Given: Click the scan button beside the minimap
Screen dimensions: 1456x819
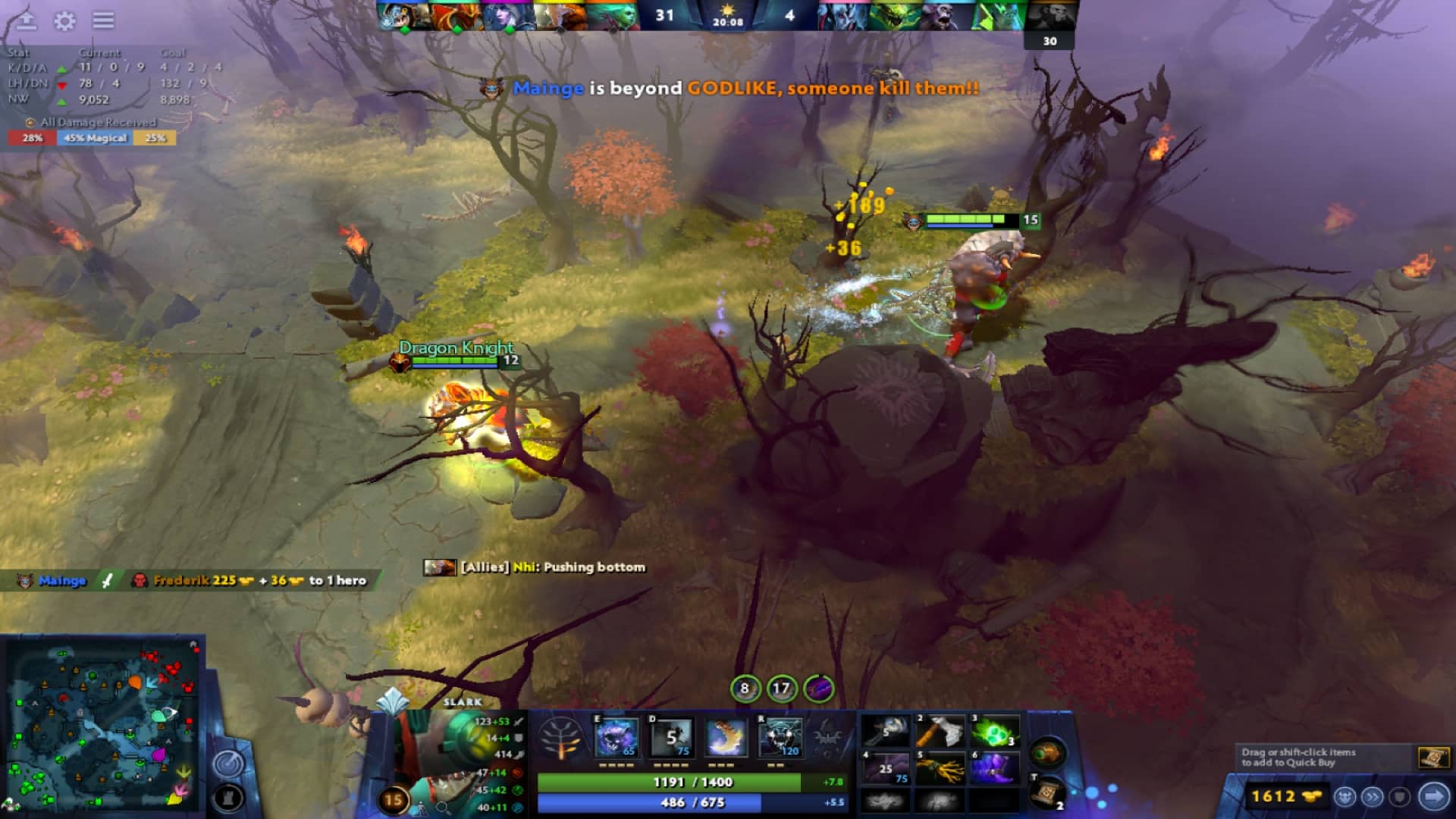Looking at the screenshot, I should click(227, 764).
